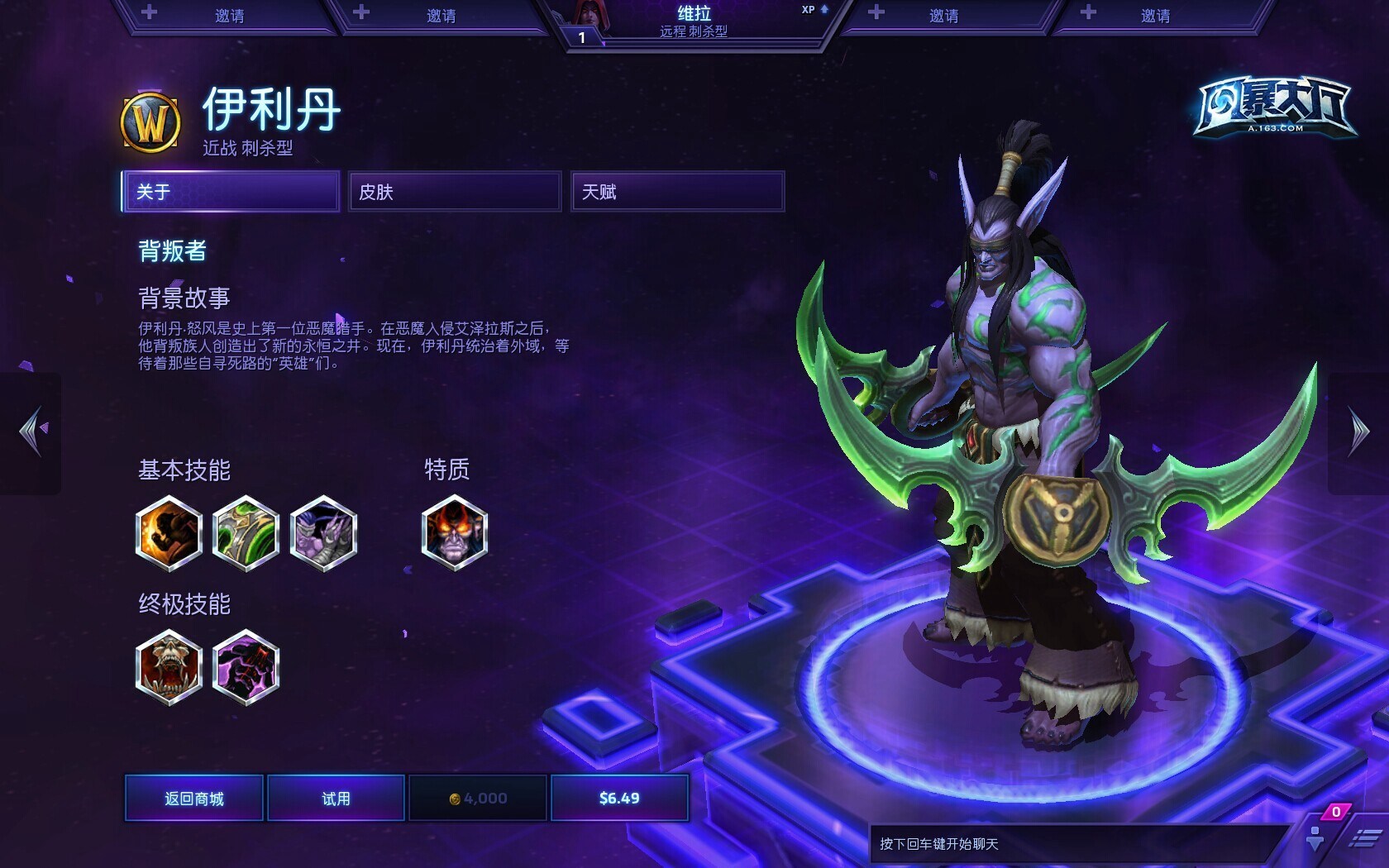
Task: Inspect the trait icon with glowing eyes
Action: click(455, 533)
